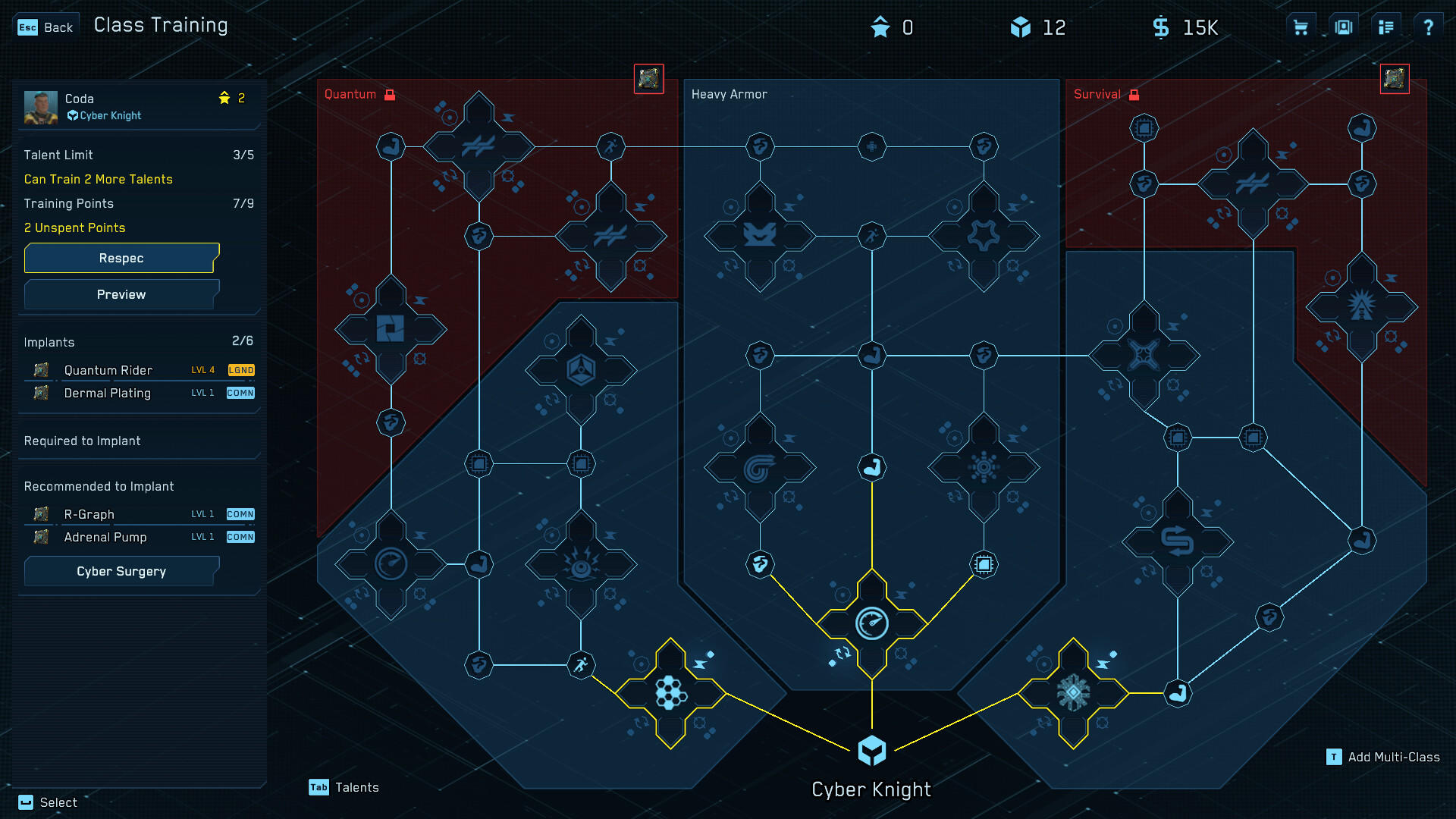
Task: Click the padlock icon beside Quantum label
Action: [x=389, y=94]
